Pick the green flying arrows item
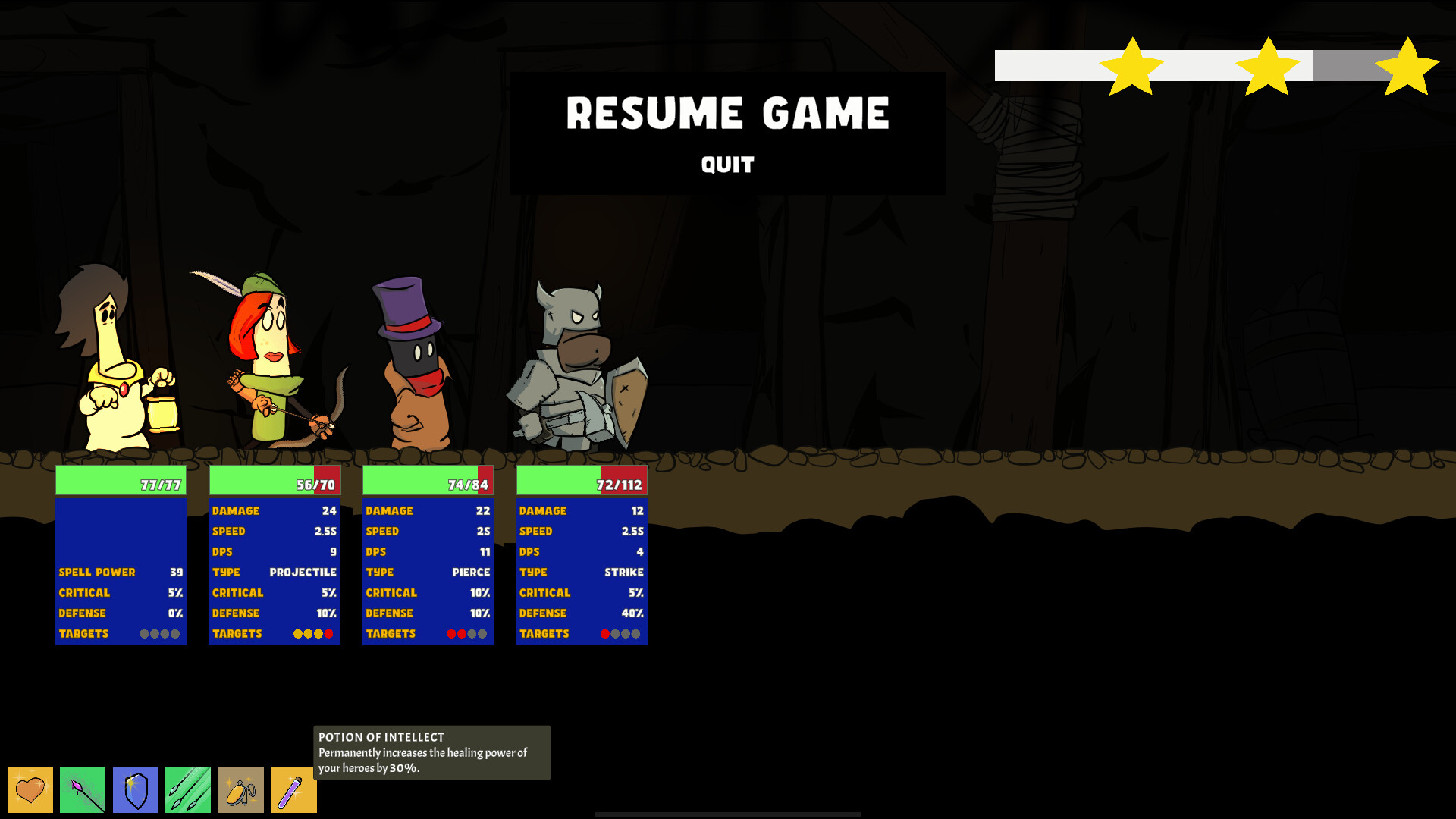Screen dimensions: 1456x819 click(x=187, y=789)
